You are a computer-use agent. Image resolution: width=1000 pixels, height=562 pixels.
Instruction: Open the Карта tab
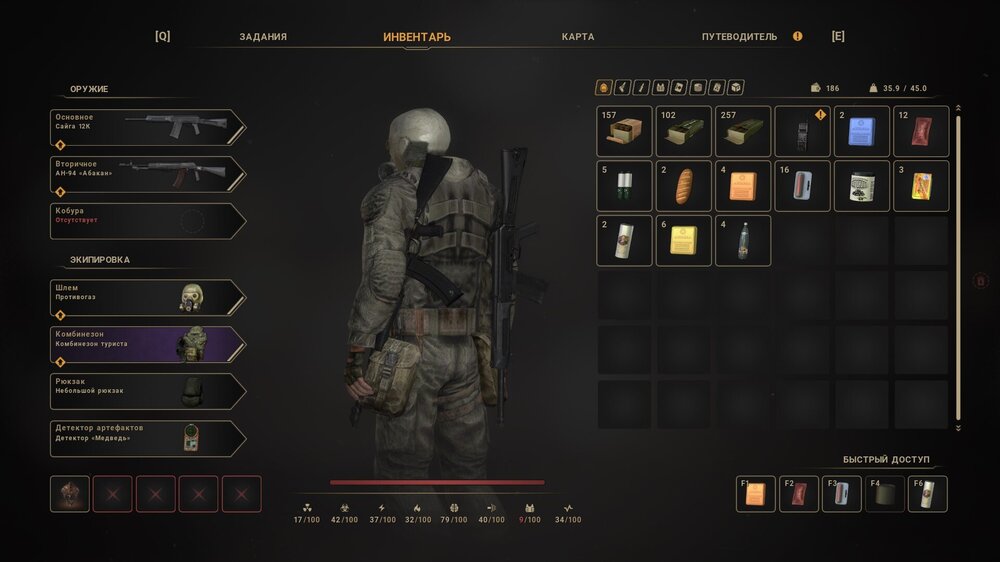pyautogui.click(x=578, y=37)
